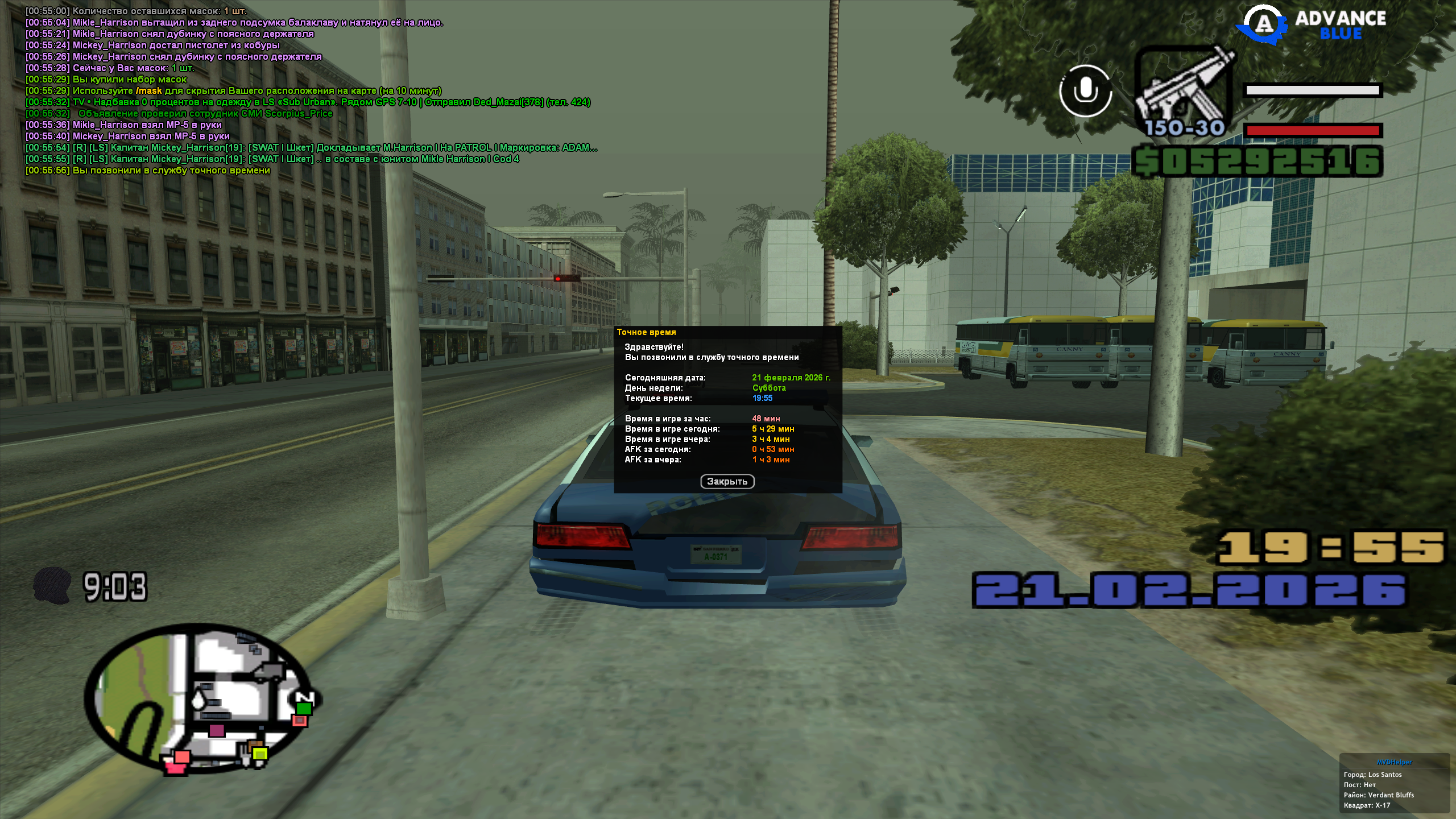Image resolution: width=1456 pixels, height=819 pixels.
Task: Close the exact time dialog
Action: 727,482
